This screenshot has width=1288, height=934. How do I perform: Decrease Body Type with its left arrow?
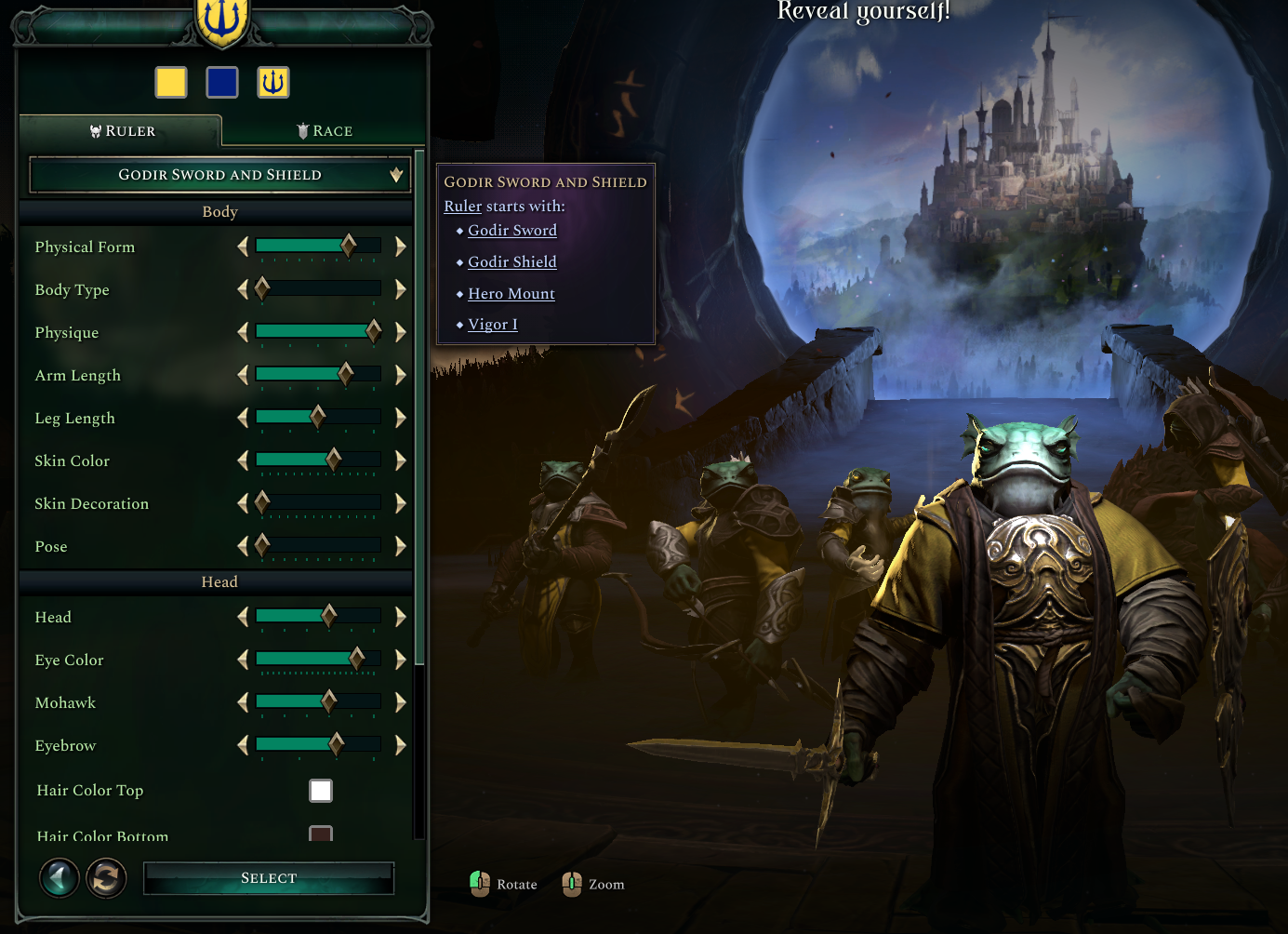[243, 288]
